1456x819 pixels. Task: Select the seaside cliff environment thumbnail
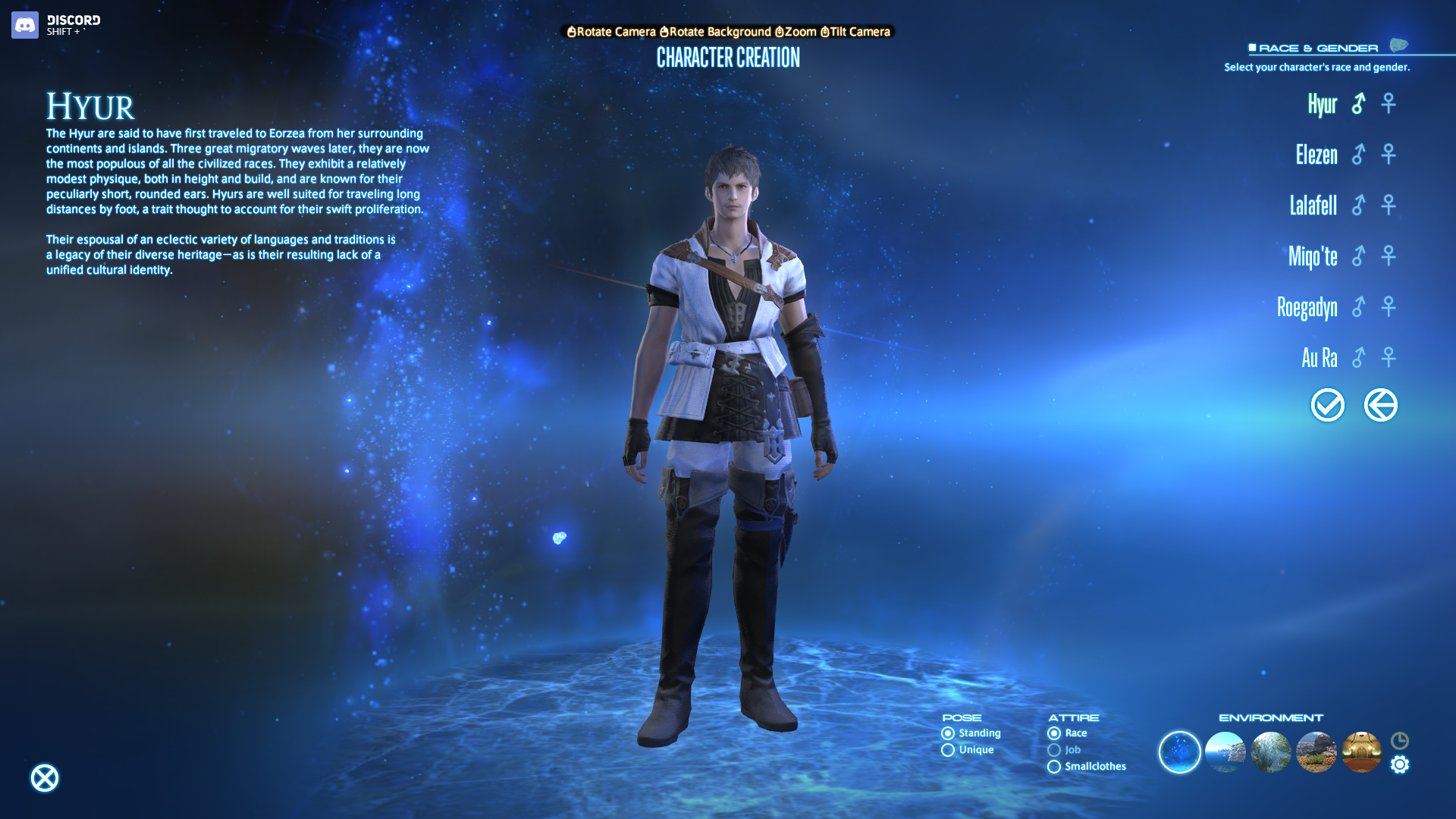point(1225,752)
